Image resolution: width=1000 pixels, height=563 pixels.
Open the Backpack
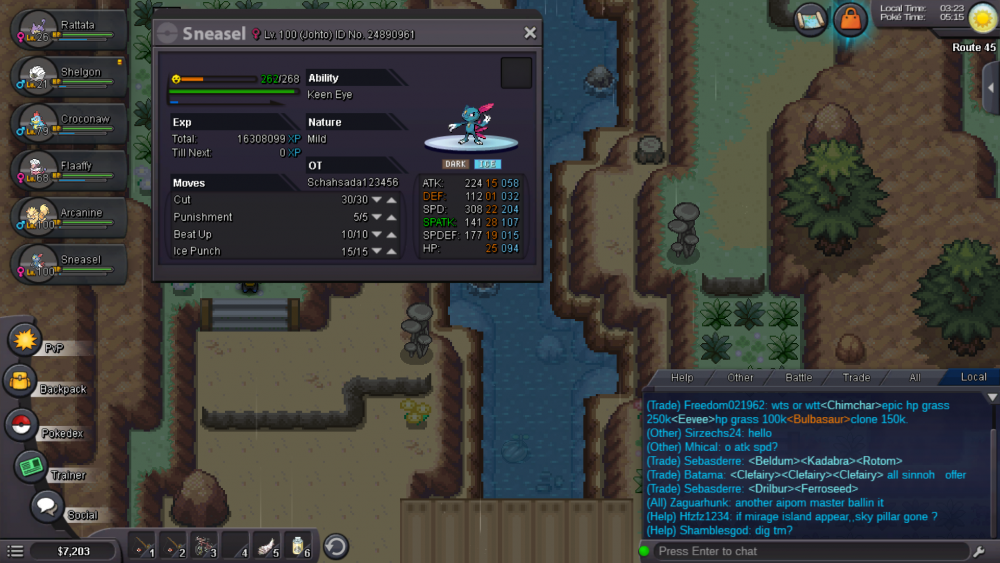click(20, 381)
